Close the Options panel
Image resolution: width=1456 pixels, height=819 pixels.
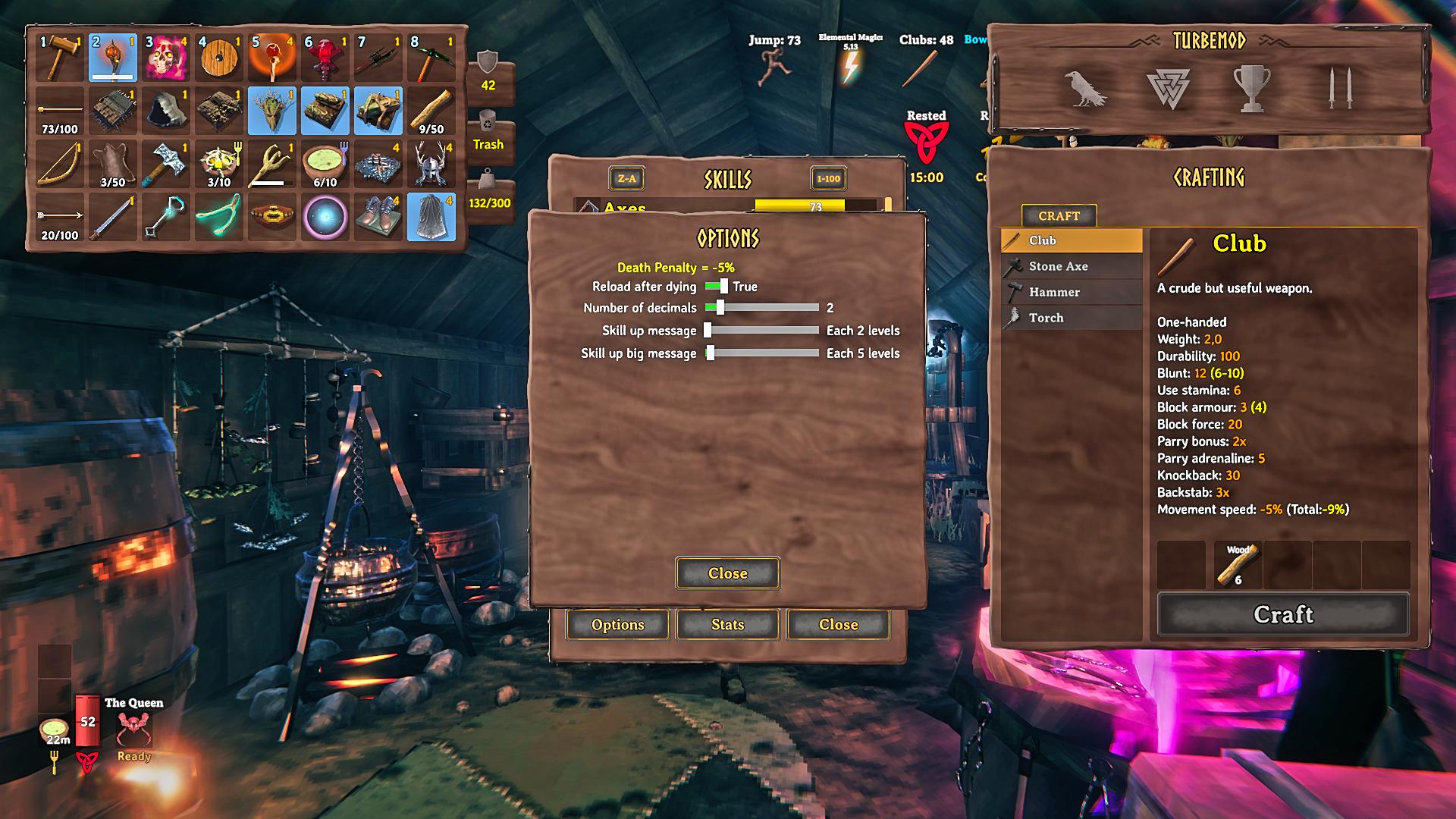click(x=727, y=573)
